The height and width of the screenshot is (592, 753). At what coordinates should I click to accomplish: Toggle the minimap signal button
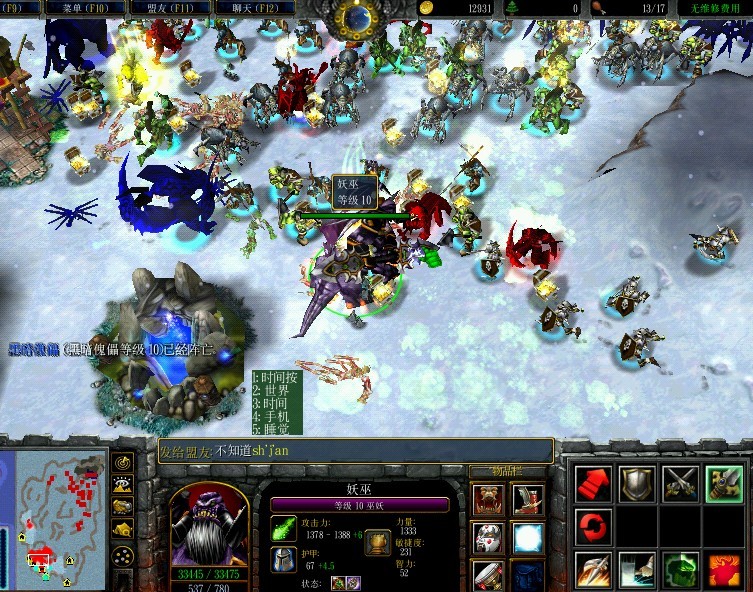[x=124, y=463]
